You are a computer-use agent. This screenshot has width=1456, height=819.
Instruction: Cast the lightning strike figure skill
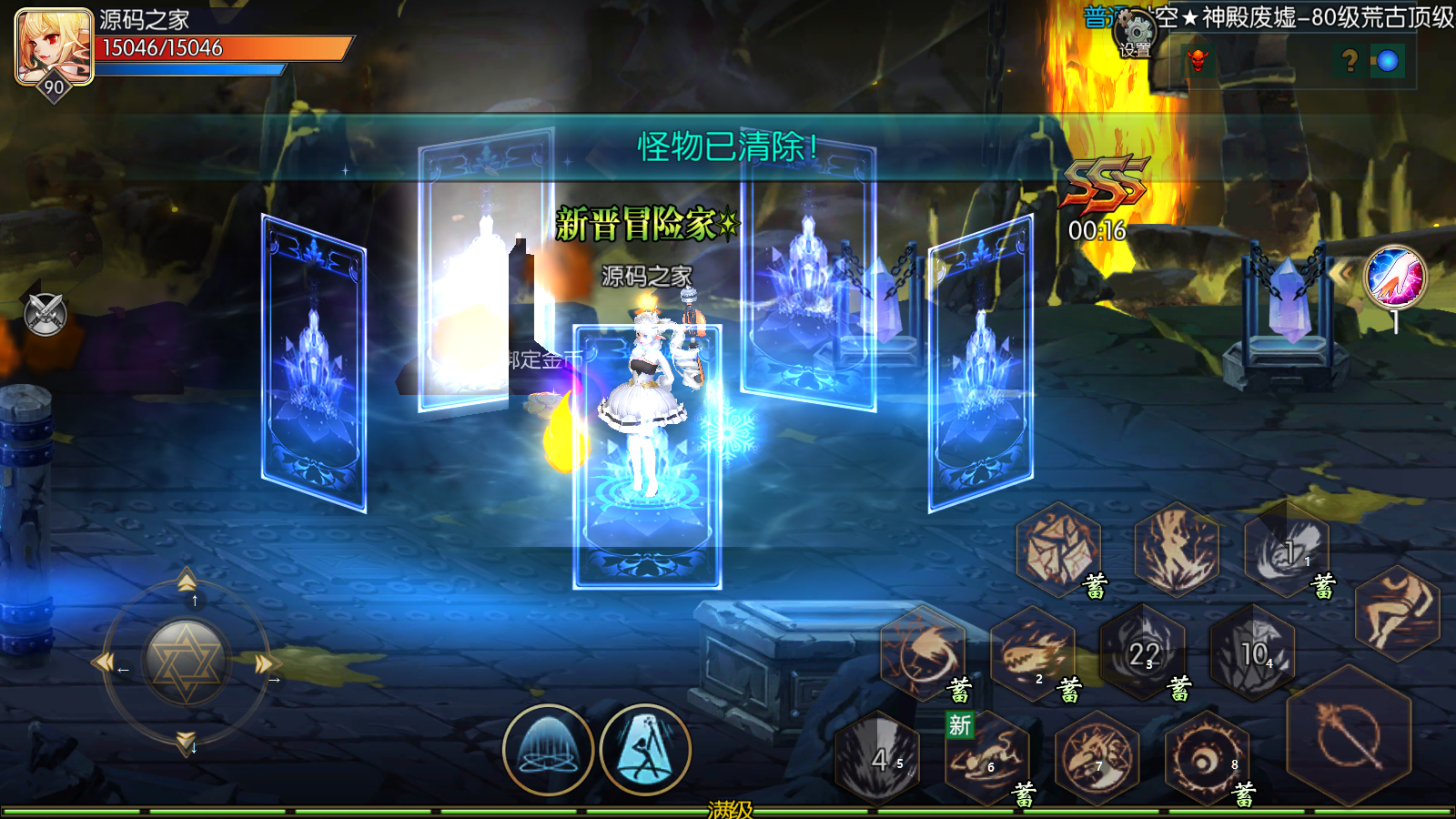tap(1177, 549)
